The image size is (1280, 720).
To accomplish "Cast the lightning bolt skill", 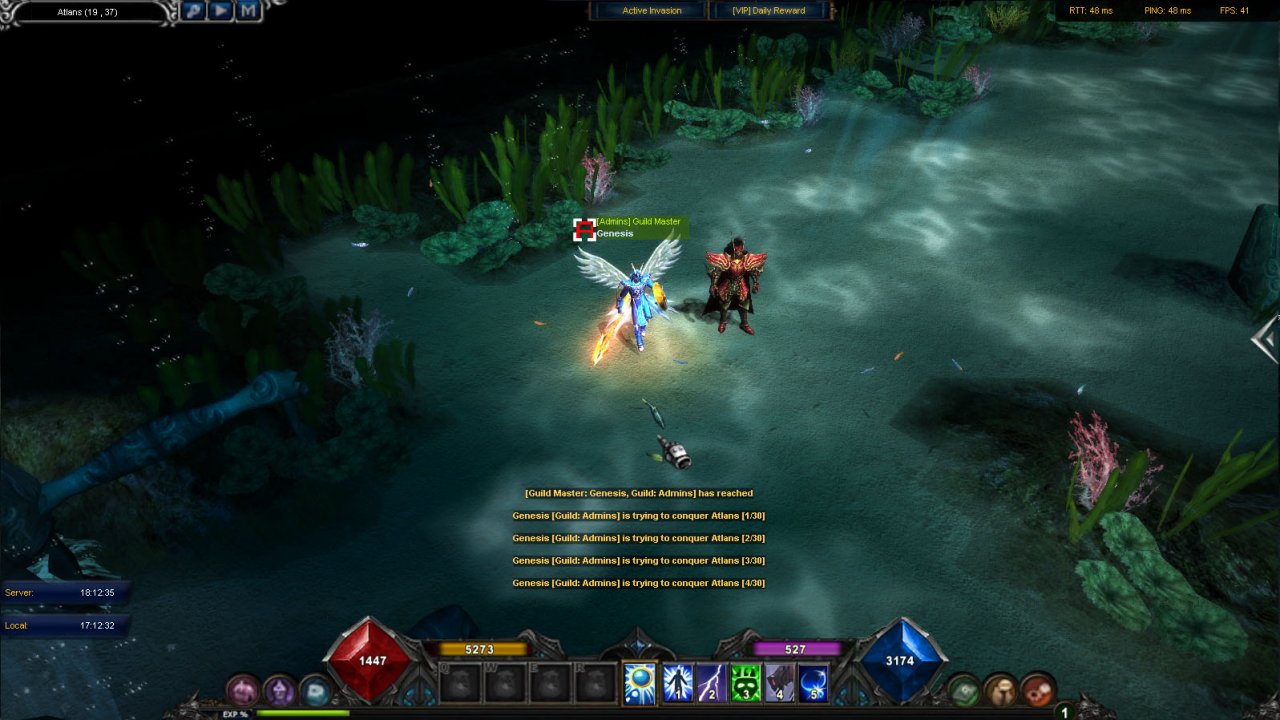I will pos(712,683).
